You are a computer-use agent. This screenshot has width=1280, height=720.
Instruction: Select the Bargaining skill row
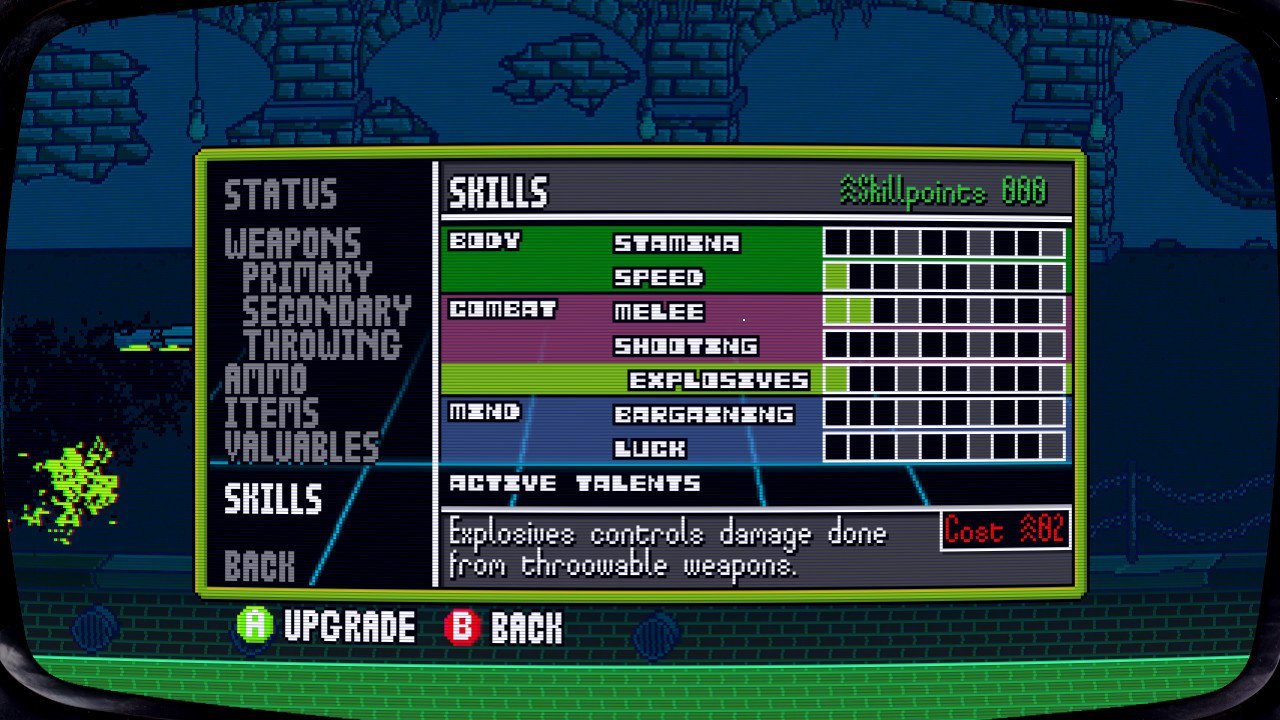703,414
